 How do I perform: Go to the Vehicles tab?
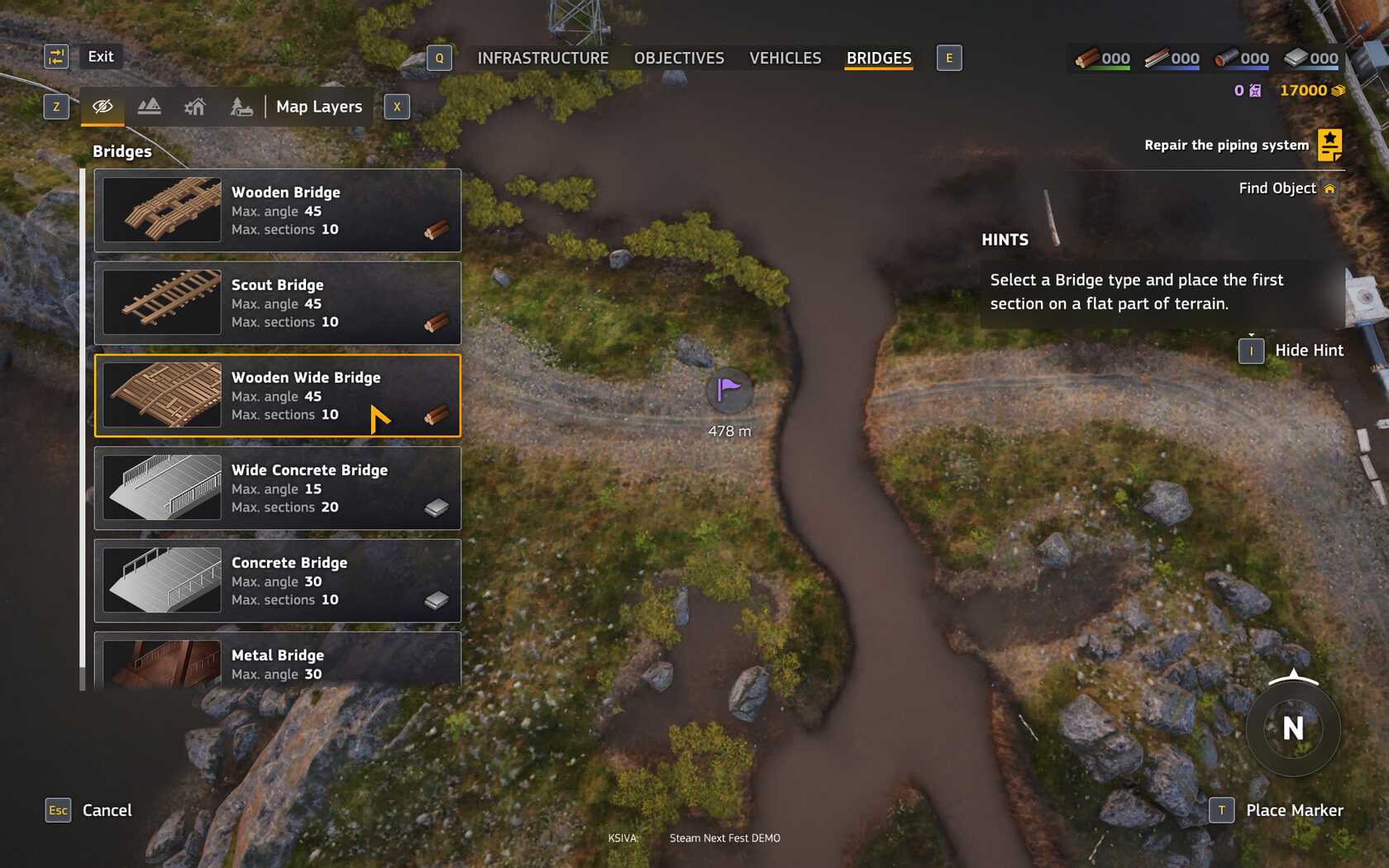pos(785,58)
